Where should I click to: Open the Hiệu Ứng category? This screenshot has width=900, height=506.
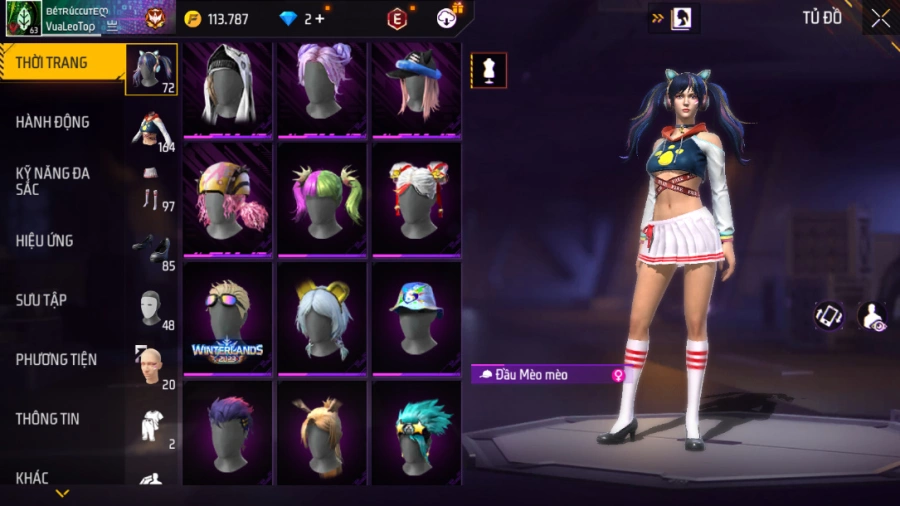pyautogui.click(x=44, y=241)
